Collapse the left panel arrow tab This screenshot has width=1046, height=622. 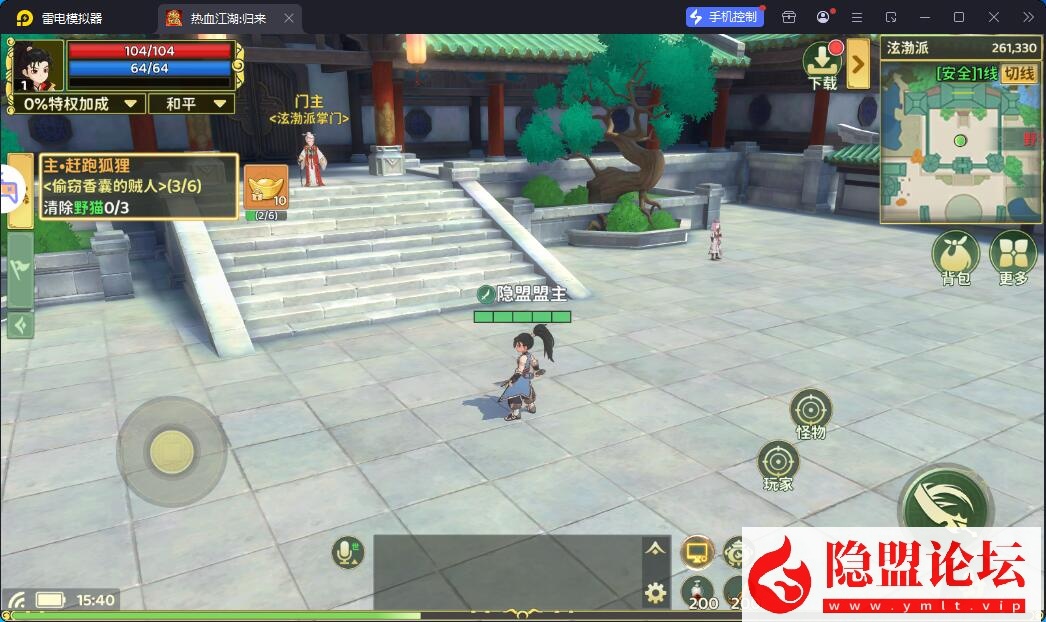click(19, 326)
